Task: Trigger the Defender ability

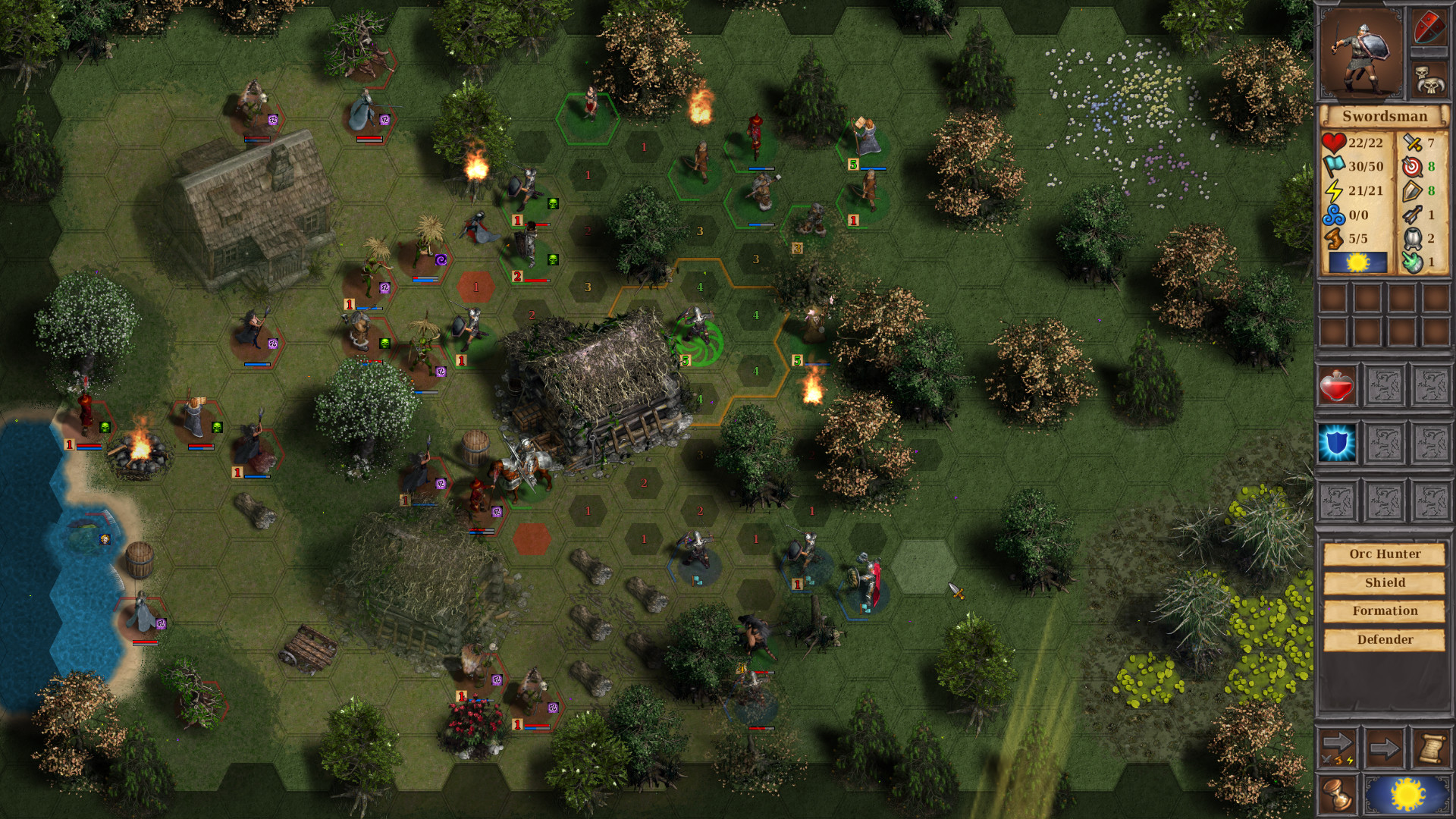Action: point(1383,639)
